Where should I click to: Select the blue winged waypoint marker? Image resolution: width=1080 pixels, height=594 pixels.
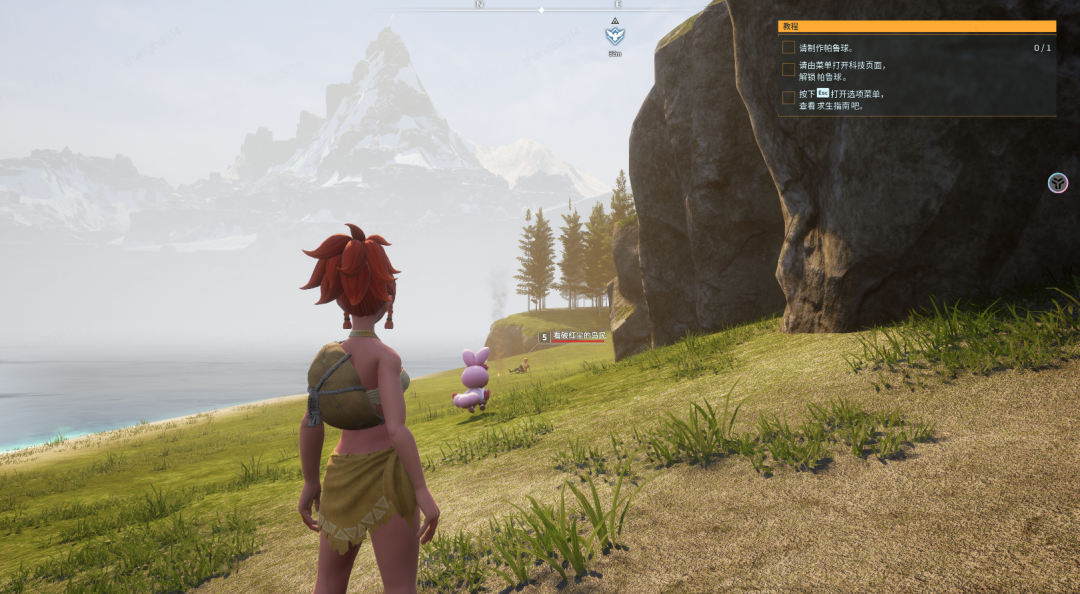point(614,35)
